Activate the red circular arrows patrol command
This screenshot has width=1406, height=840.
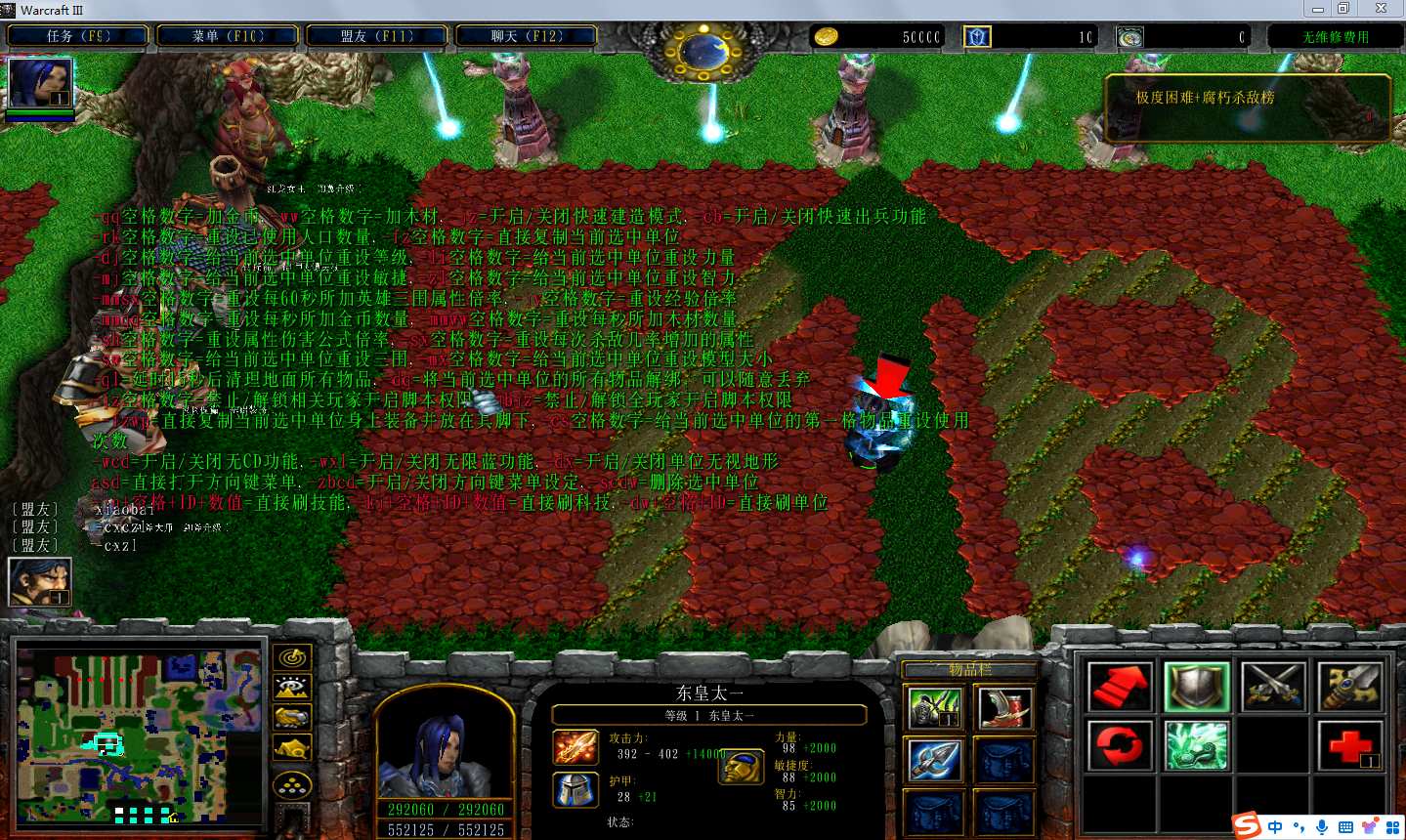point(1120,745)
